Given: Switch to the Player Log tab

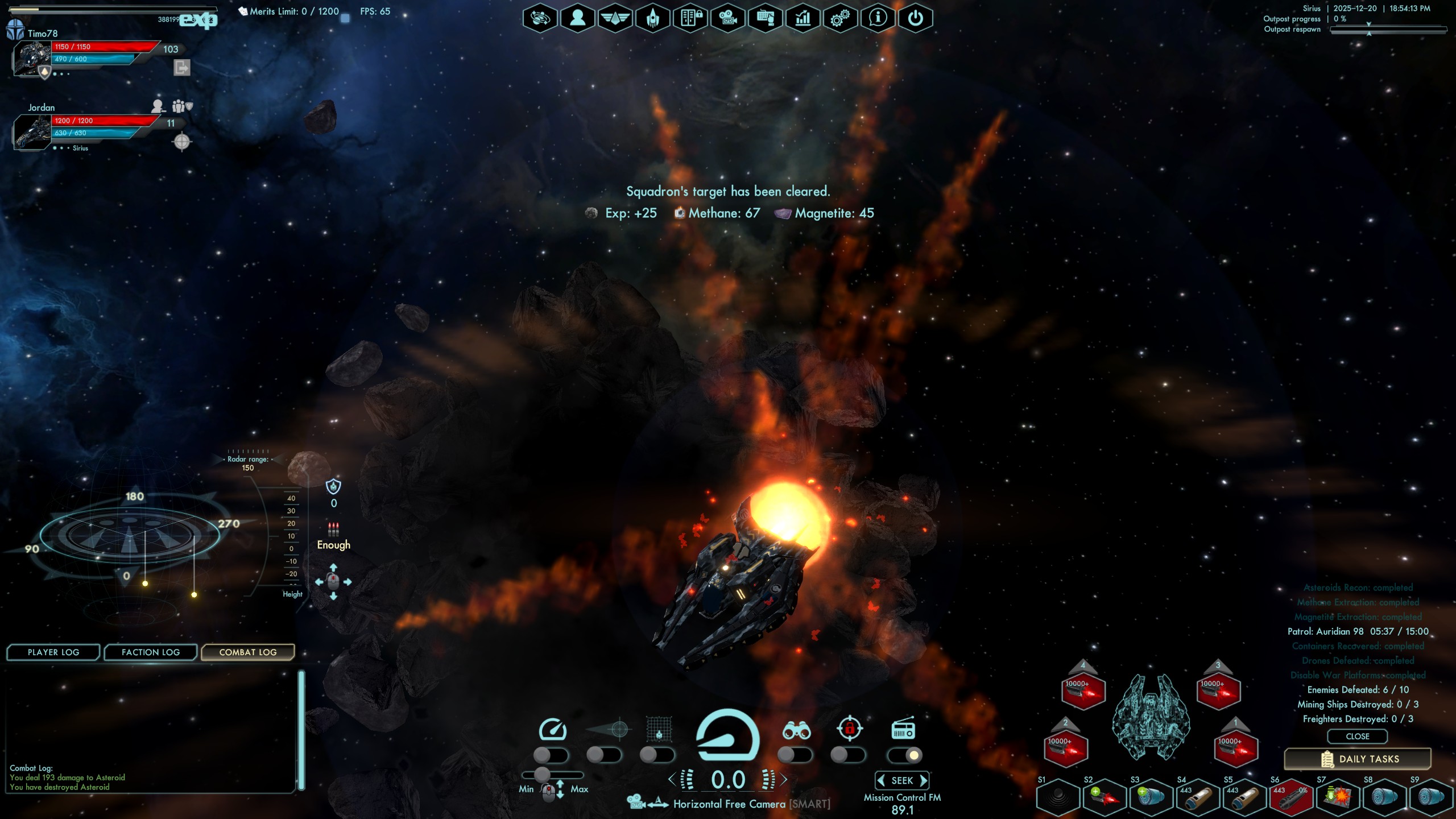Looking at the screenshot, I should pyautogui.click(x=53, y=652).
